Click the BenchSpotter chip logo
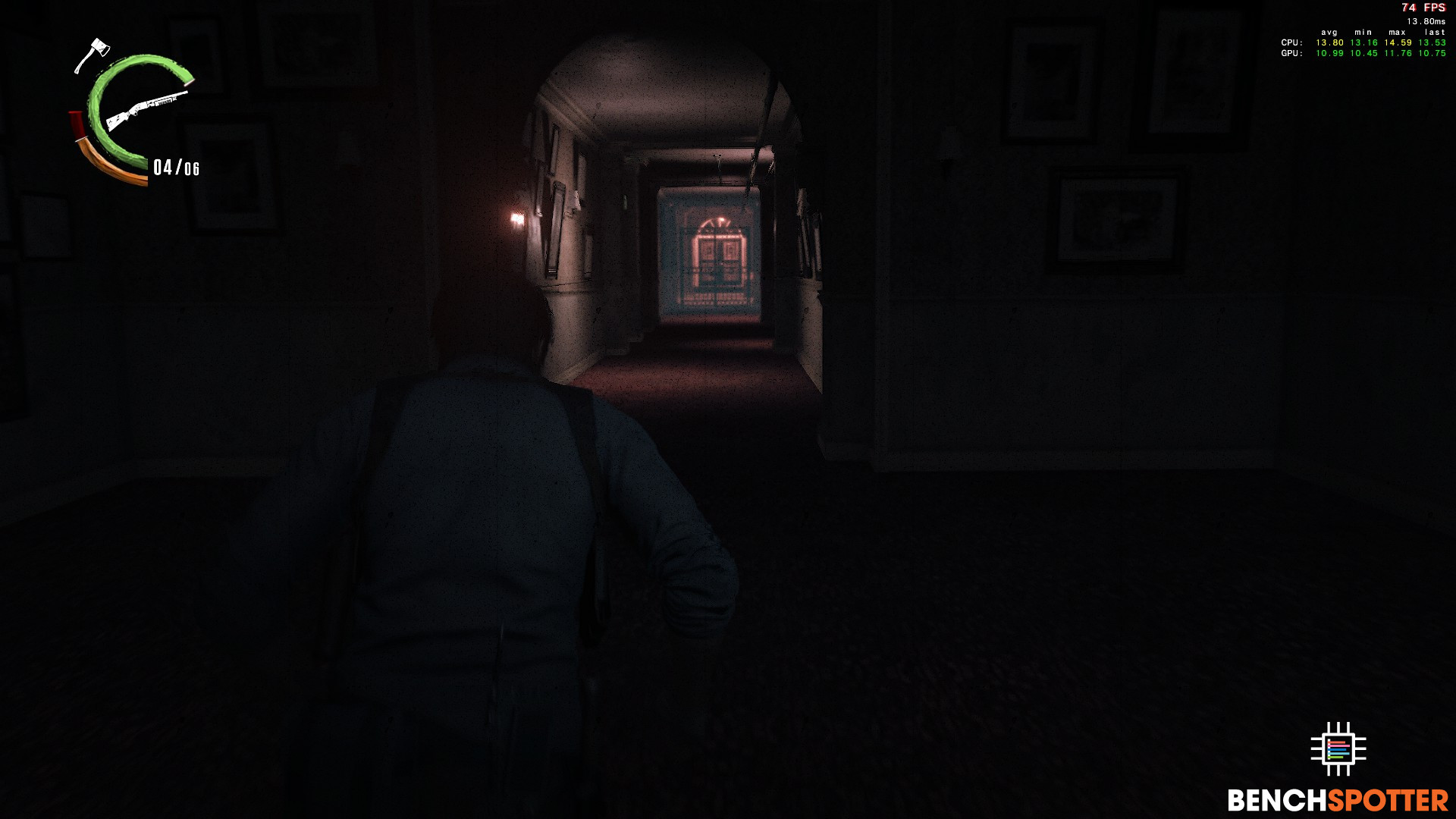The image size is (1456, 819). tap(1338, 749)
